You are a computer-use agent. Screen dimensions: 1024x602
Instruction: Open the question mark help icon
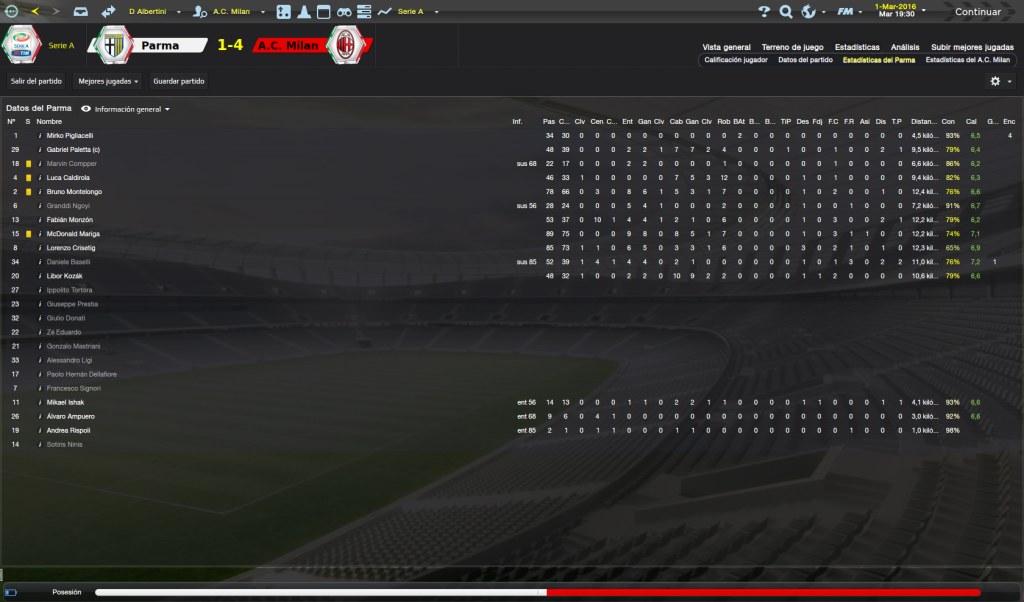tap(764, 12)
